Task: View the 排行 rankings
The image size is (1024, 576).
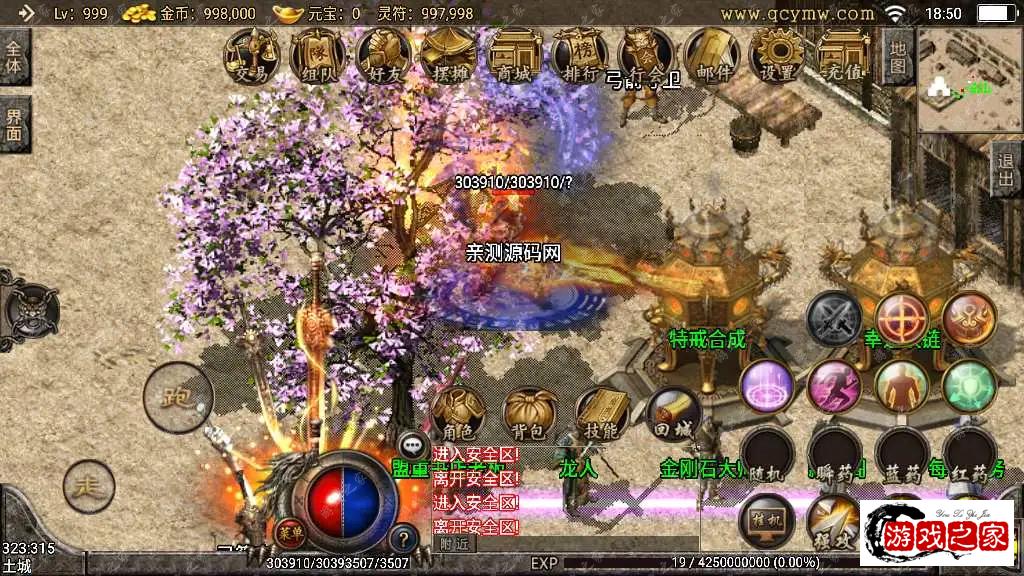Action: 580,55
